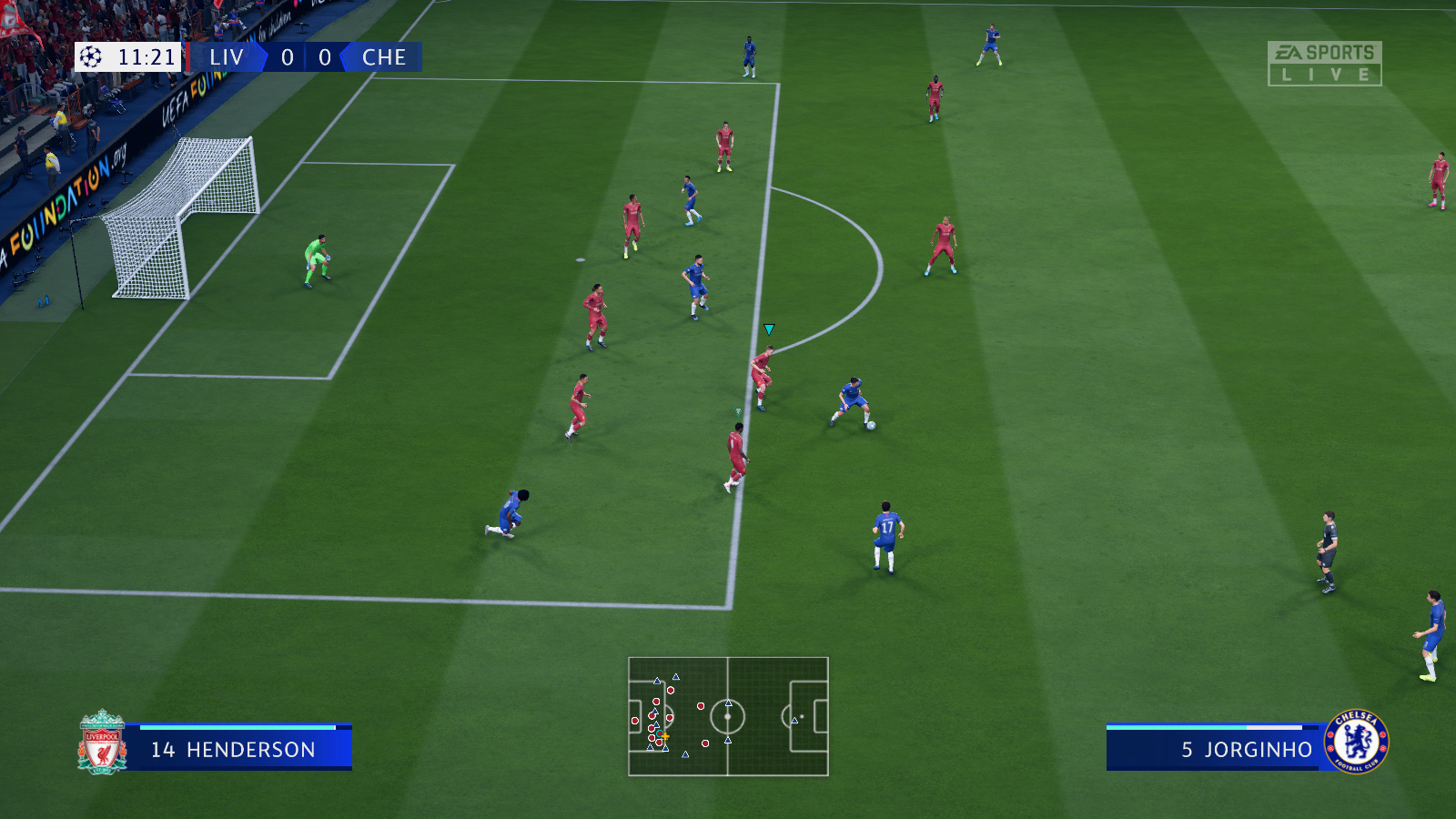Click the orange ball marker on the radar
Viewport: 1456px width, 819px height.
tap(665, 735)
